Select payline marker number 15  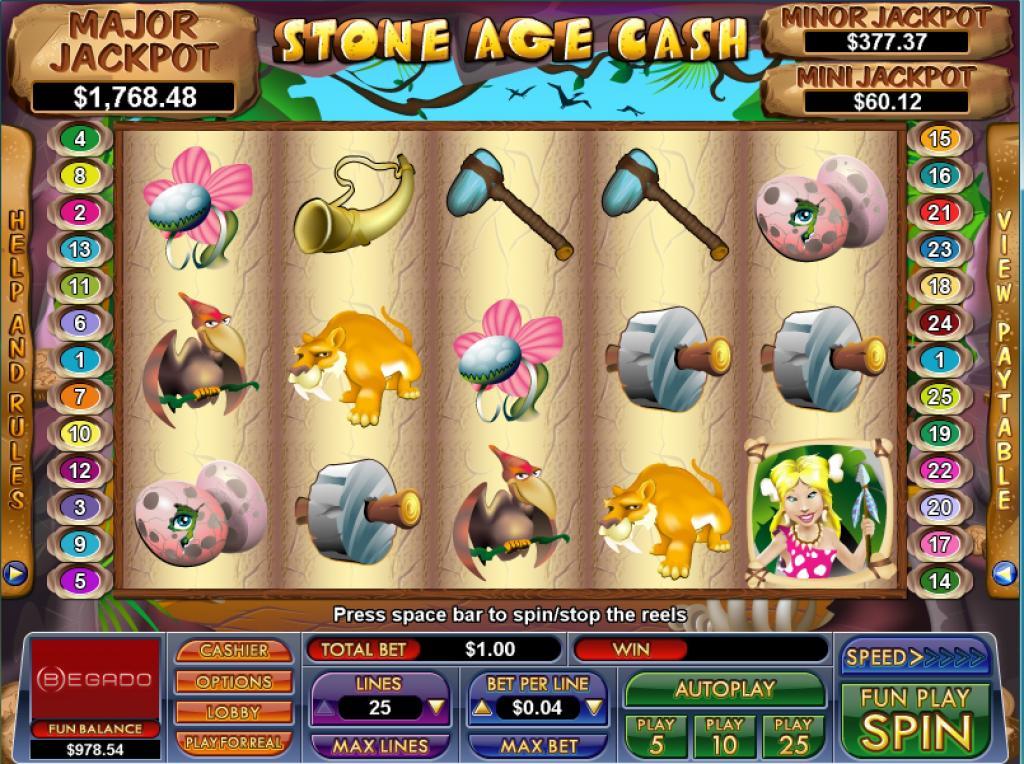[939, 139]
